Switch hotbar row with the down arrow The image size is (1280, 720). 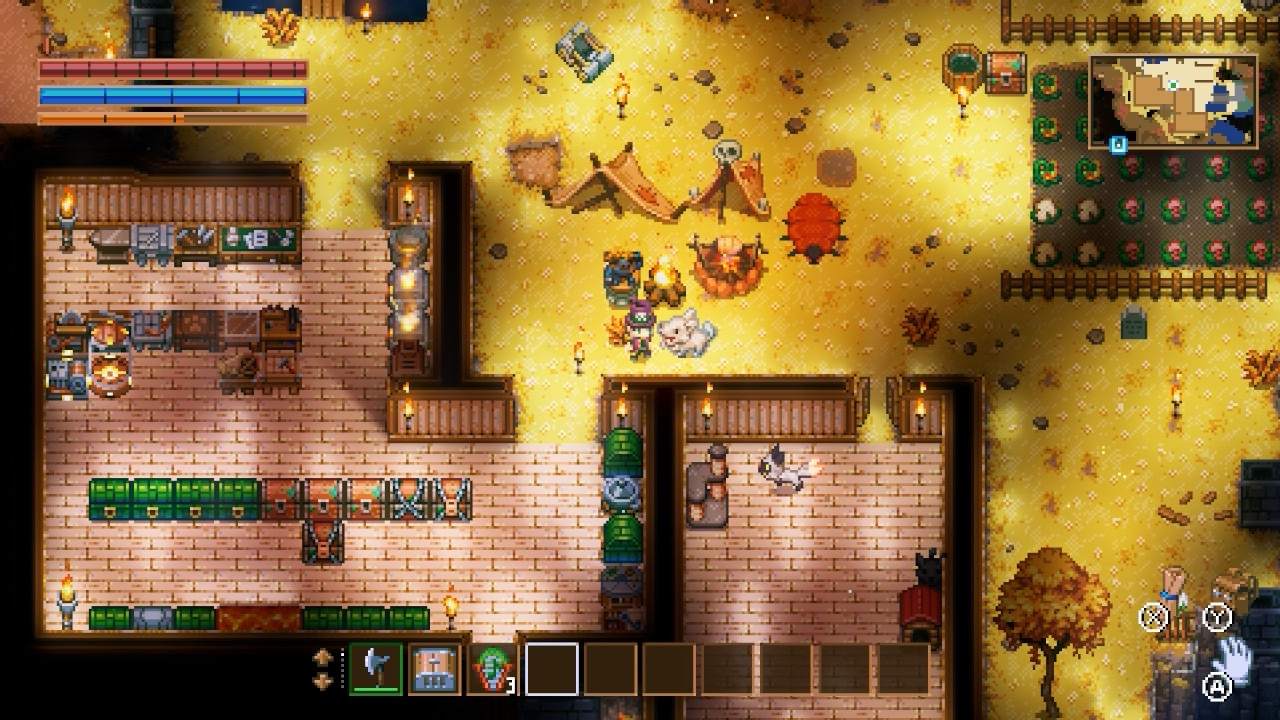[323, 680]
